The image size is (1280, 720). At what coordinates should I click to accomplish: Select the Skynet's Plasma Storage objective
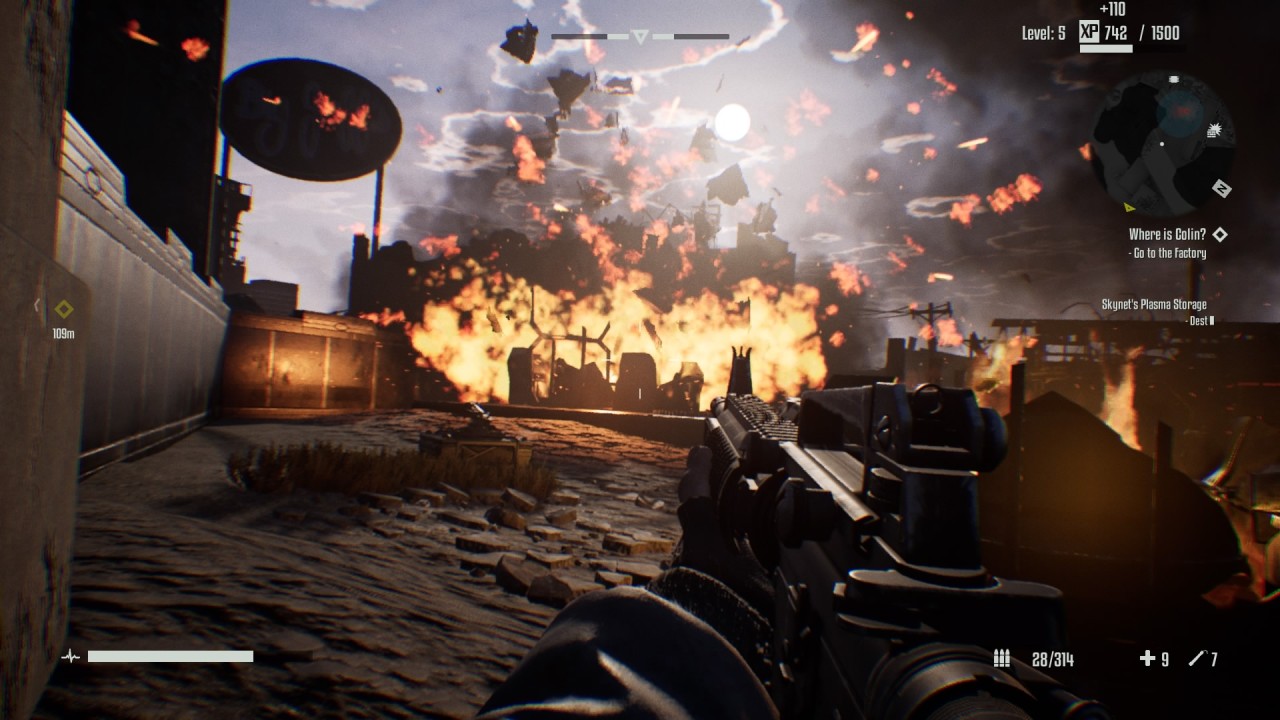(1153, 305)
